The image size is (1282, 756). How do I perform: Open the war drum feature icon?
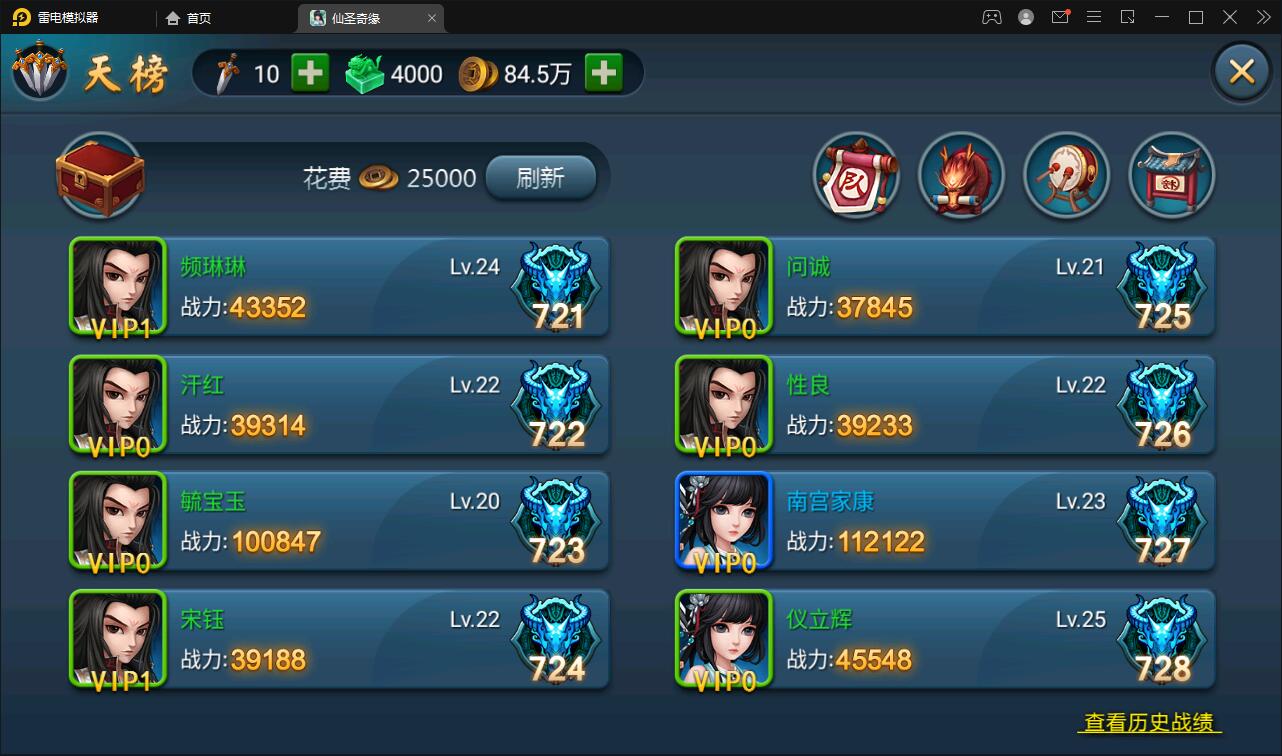1066,175
